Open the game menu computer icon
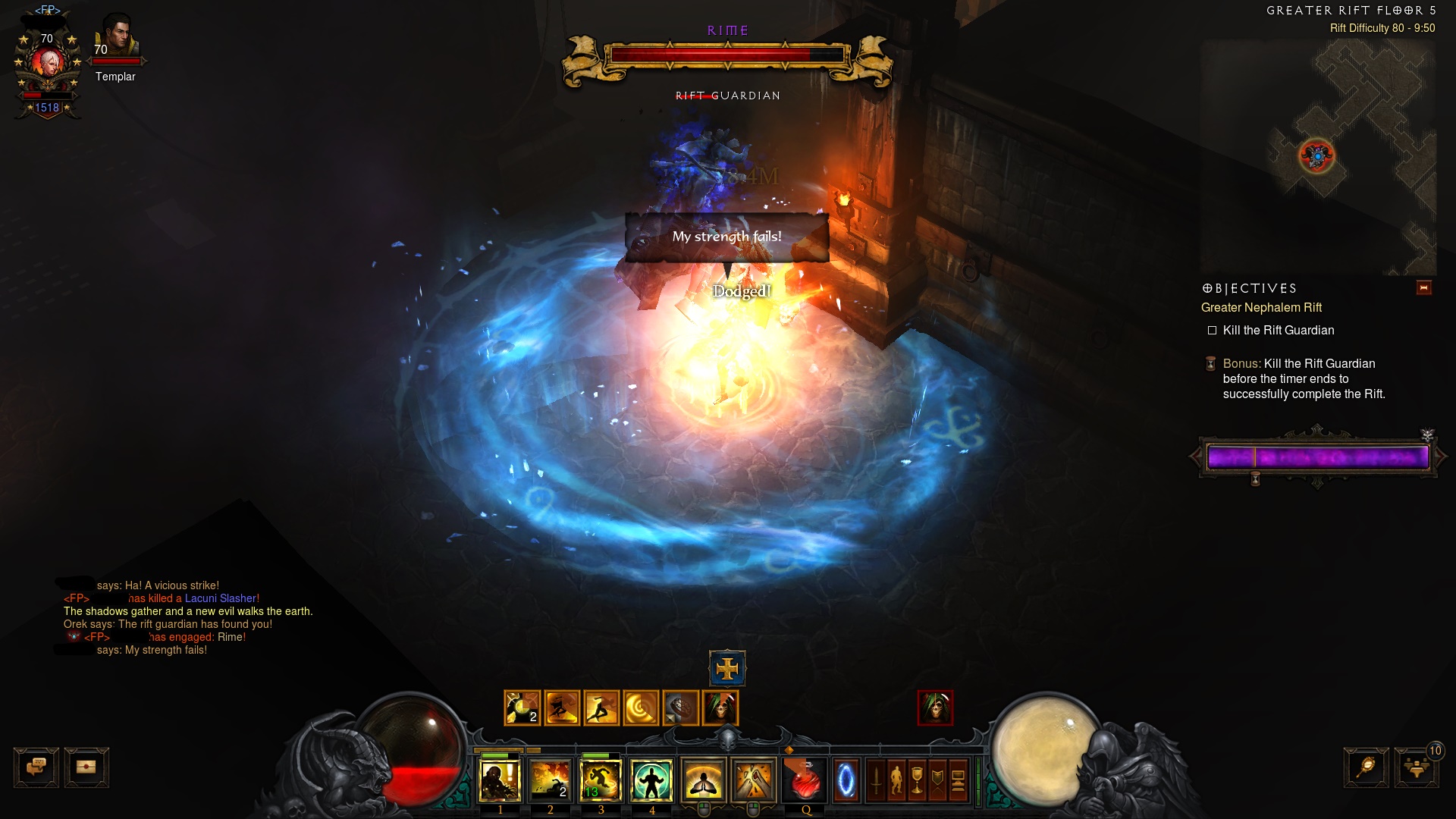1456x819 pixels. 958,780
